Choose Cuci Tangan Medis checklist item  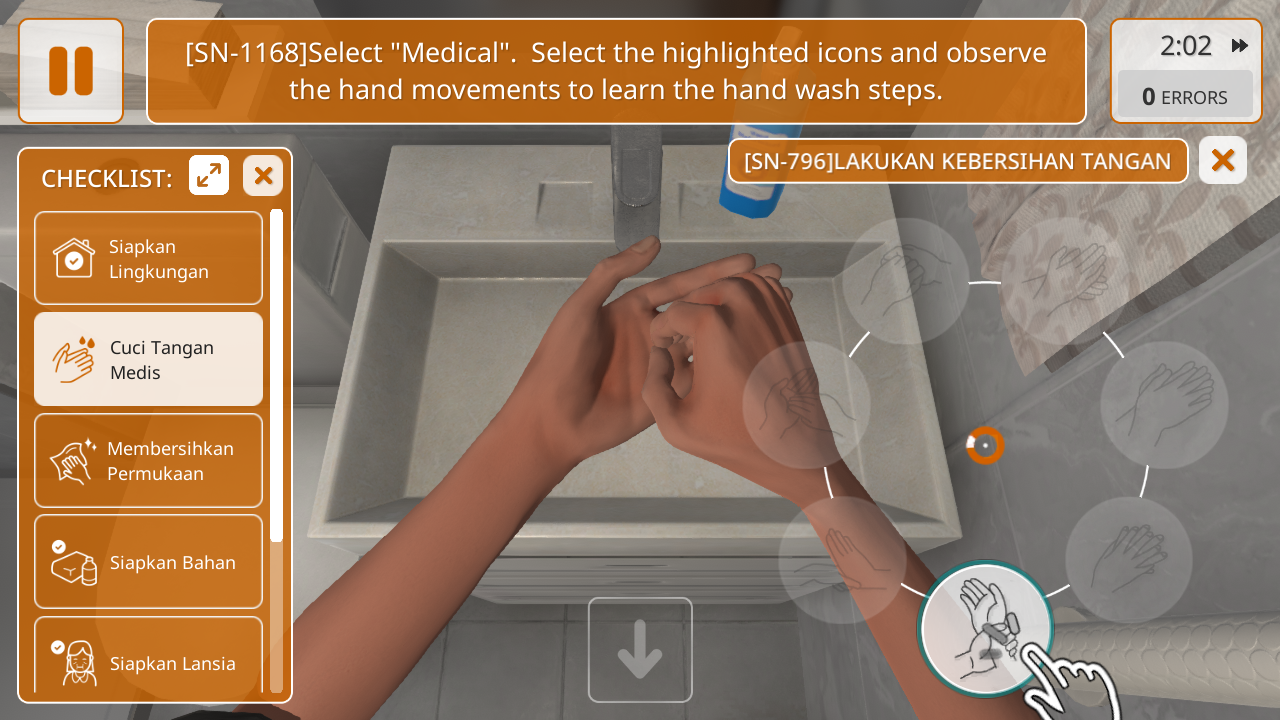(x=148, y=359)
